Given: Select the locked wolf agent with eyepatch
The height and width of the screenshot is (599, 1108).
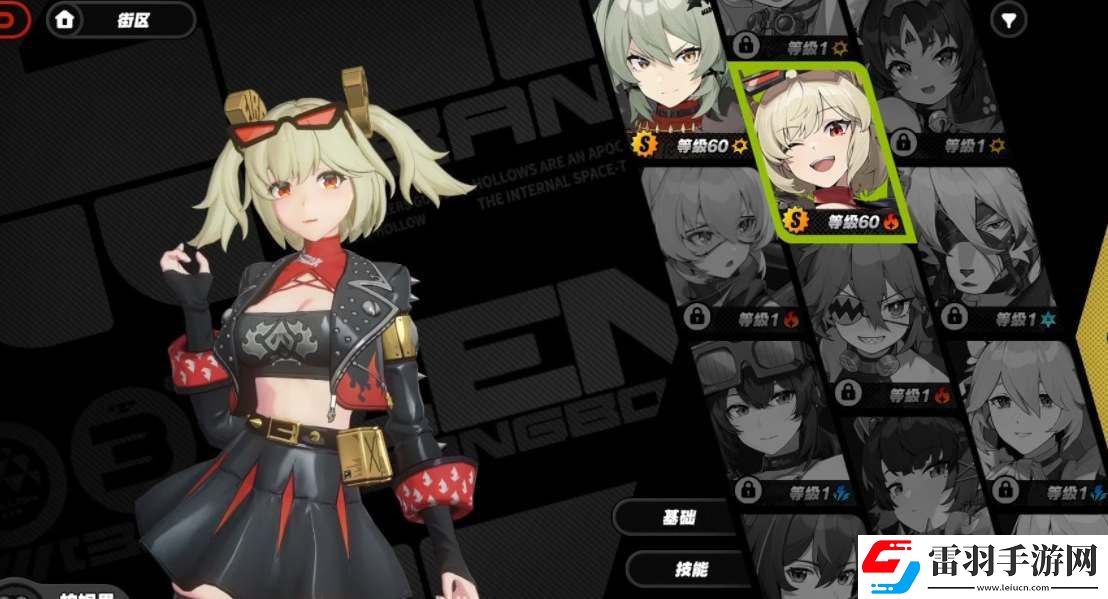Looking at the screenshot, I should (x=985, y=250).
